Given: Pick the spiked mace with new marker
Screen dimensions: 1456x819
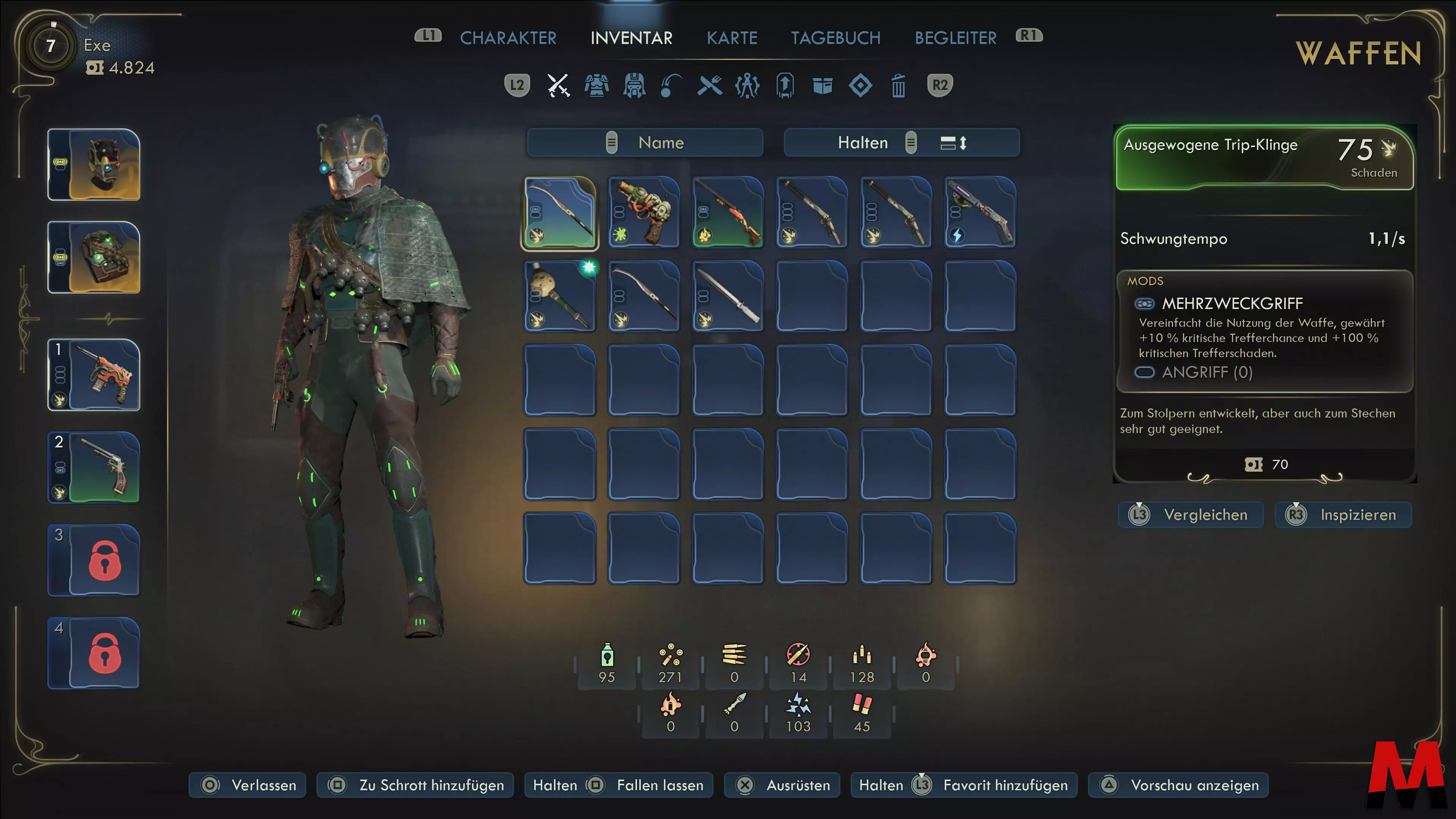Looking at the screenshot, I should [560, 296].
